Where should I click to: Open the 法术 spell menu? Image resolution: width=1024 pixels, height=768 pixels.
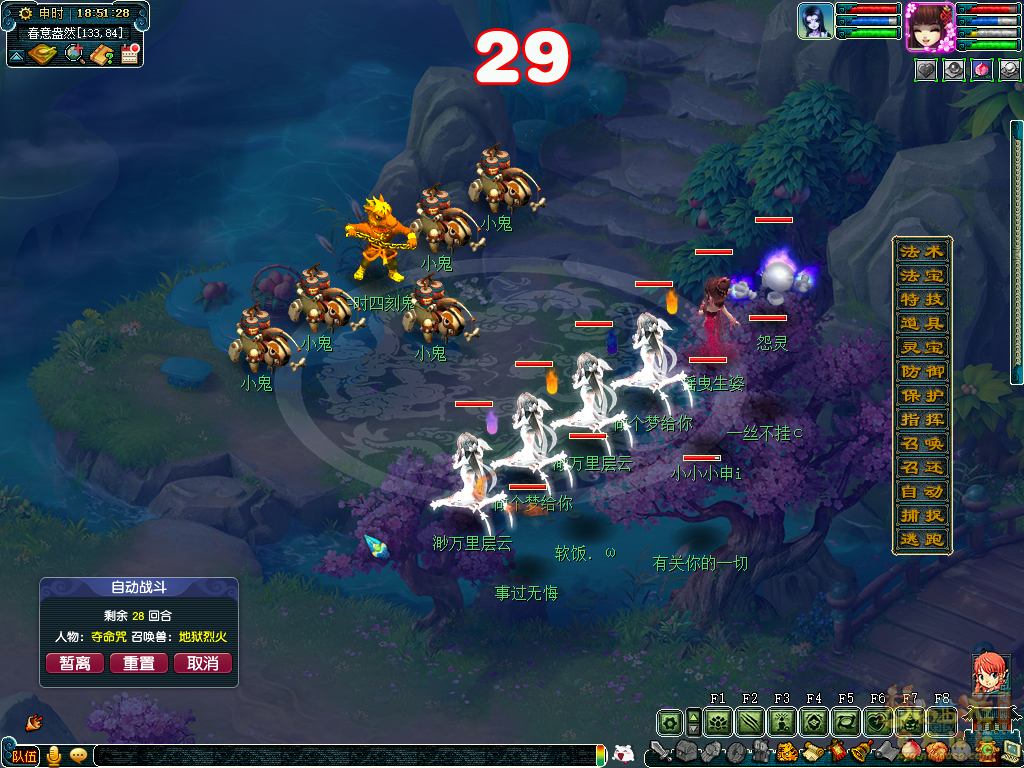point(921,251)
